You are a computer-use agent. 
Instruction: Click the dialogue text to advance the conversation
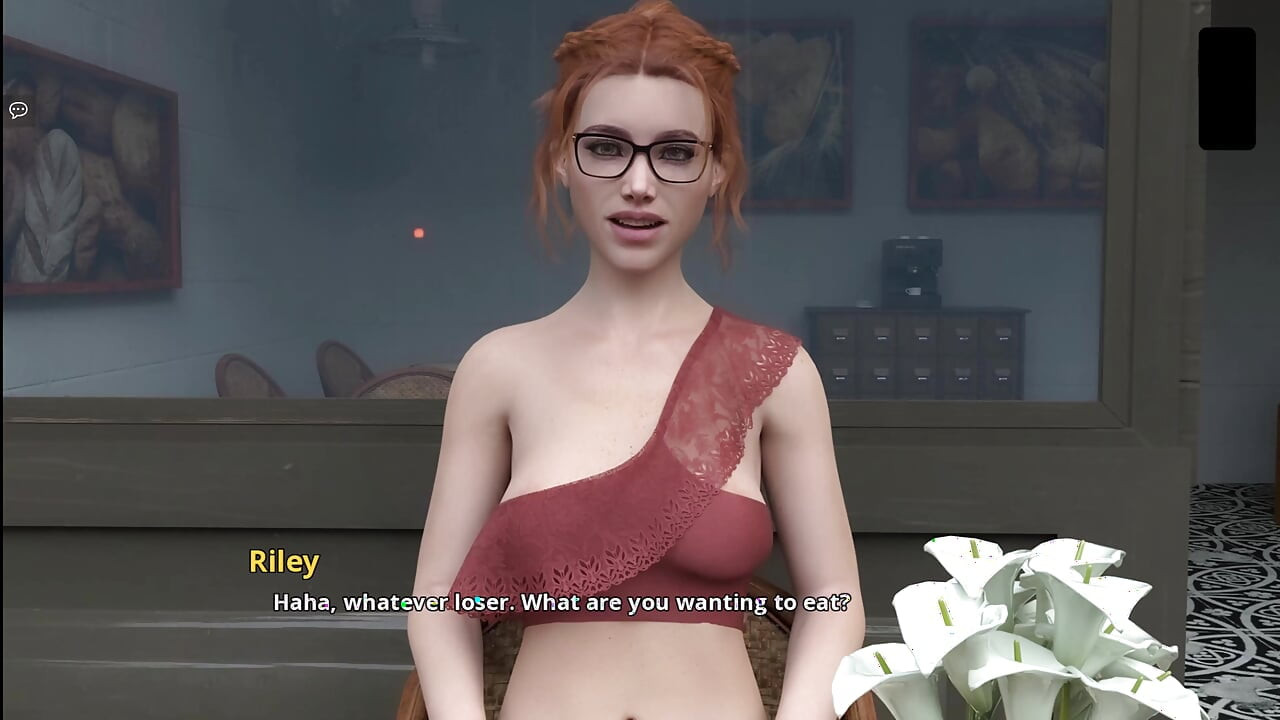(560, 603)
